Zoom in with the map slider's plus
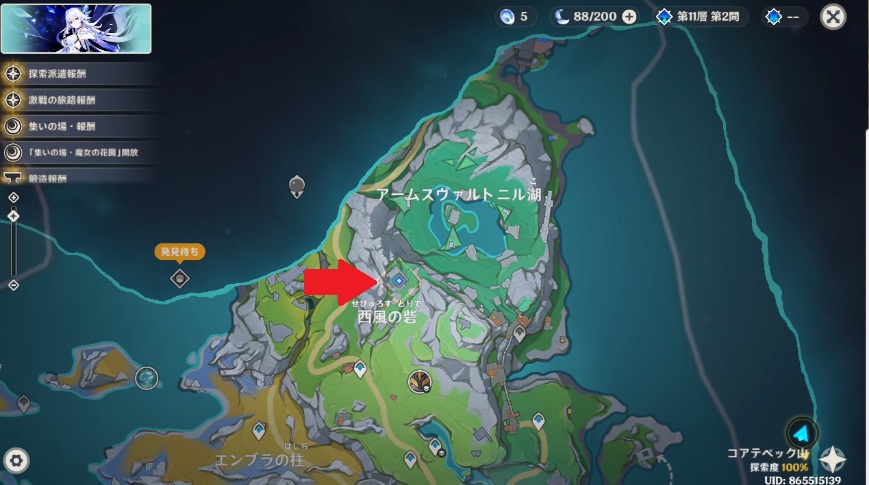This screenshot has height=485, width=869. click(13, 197)
